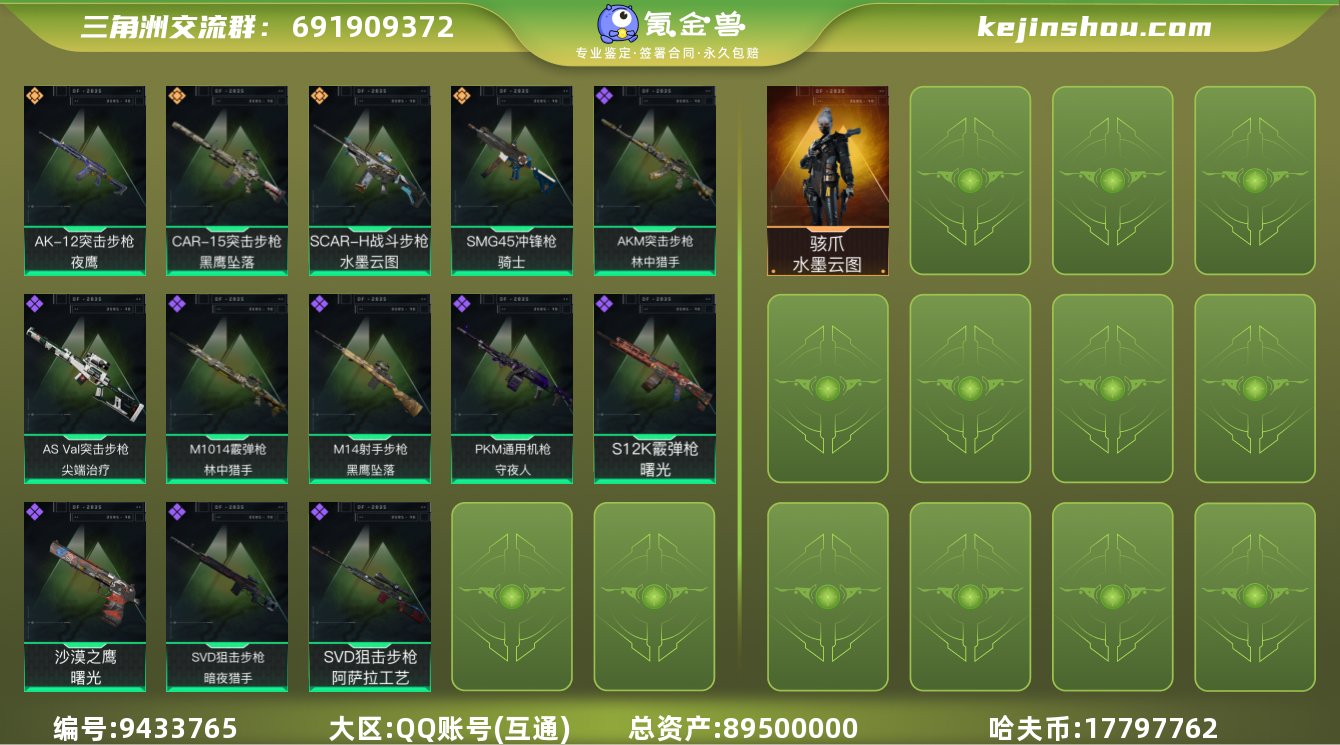Click the gray badge on 沙漠之鹰 card
This screenshot has height=745, width=1340.
(x=32, y=510)
